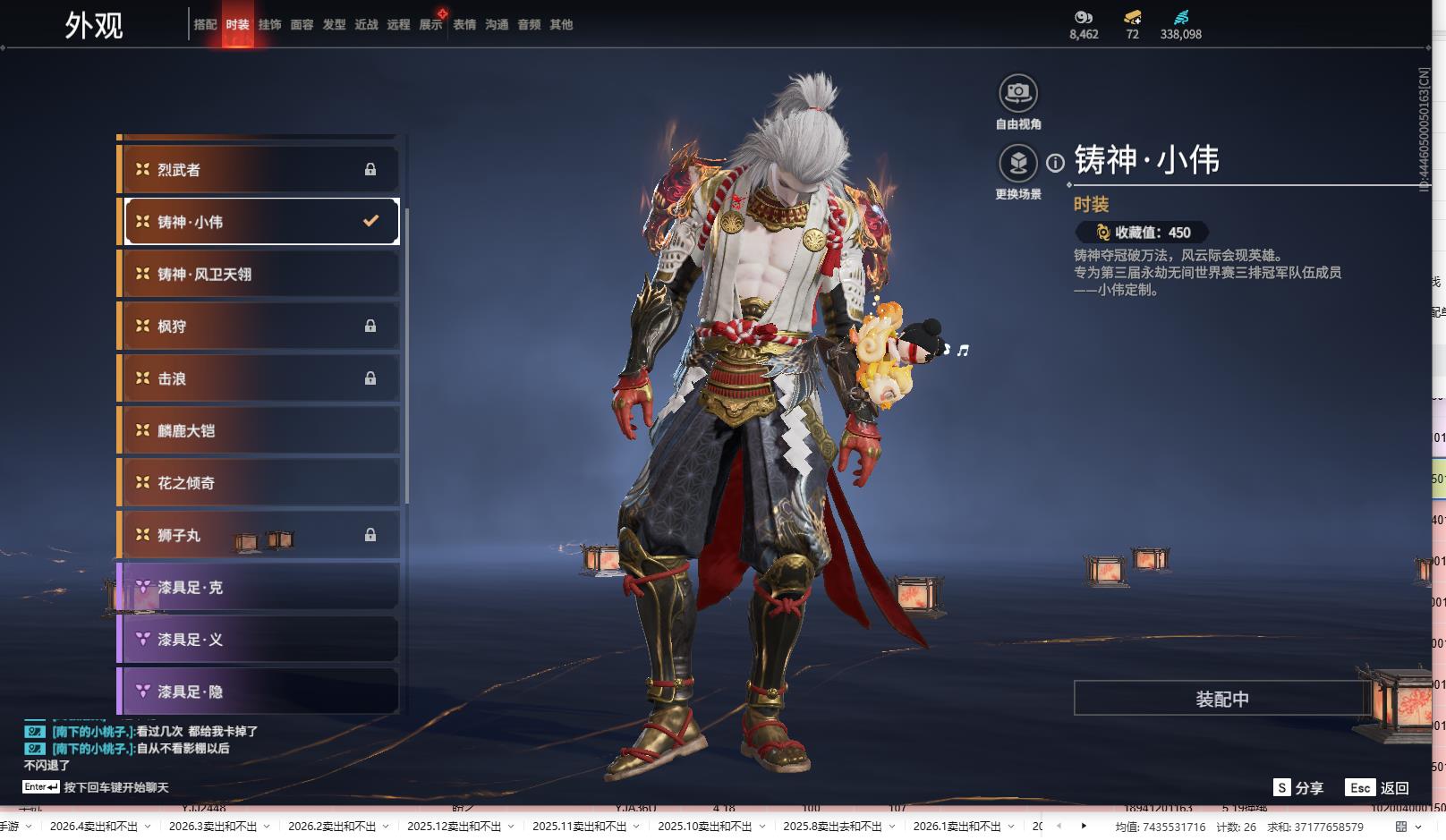This screenshot has width=1446, height=840.
Task: Select the locked 烈武者 outfit
Action: [x=259, y=170]
